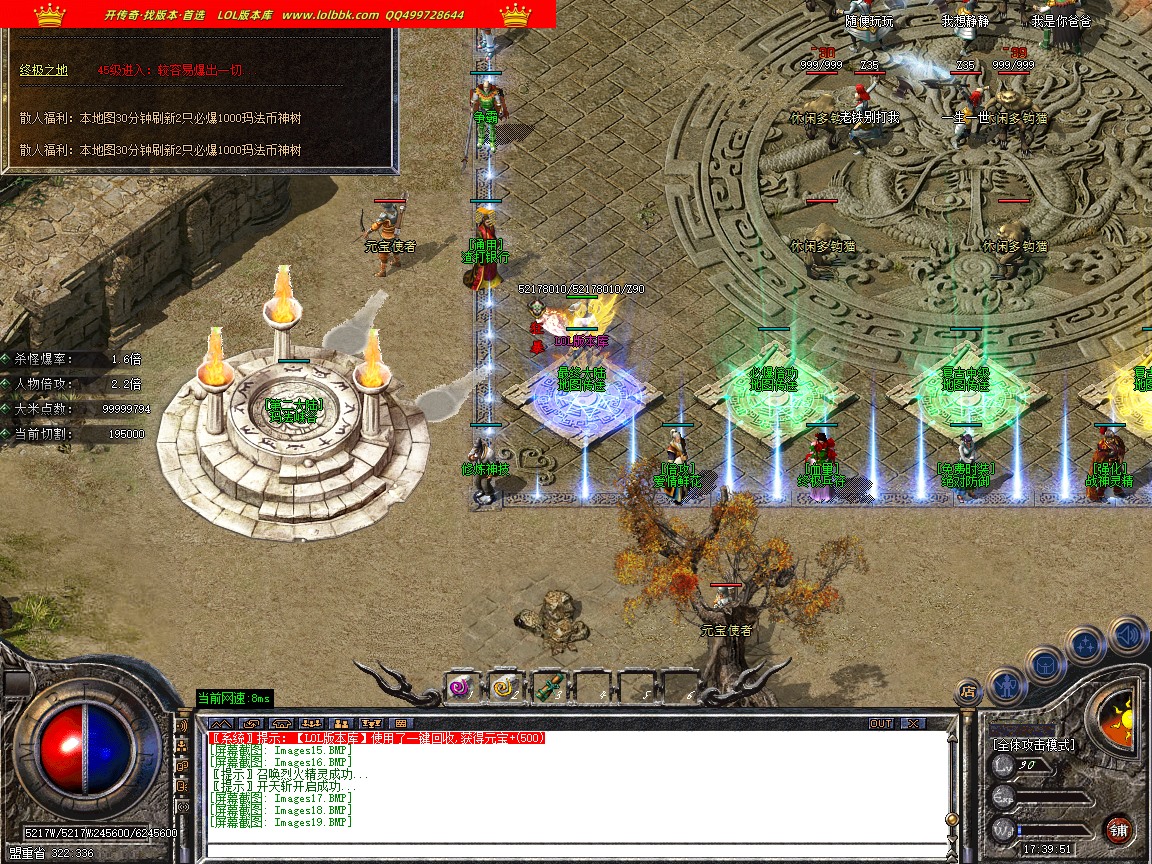
Task: Use the purple swirl item in hotbar slot 1
Action: pyautogui.click(x=459, y=687)
